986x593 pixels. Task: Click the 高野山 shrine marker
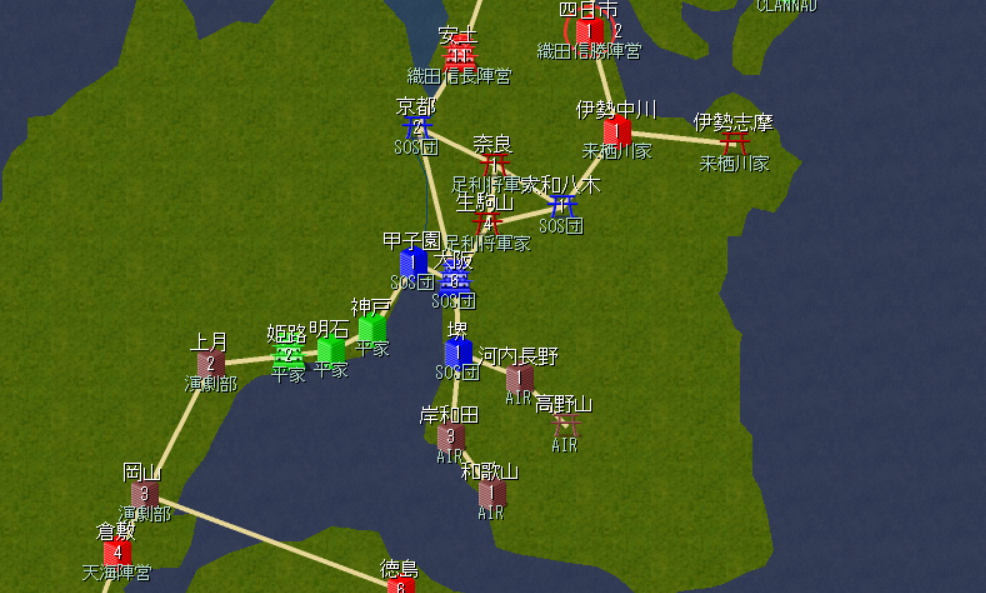pos(566,424)
